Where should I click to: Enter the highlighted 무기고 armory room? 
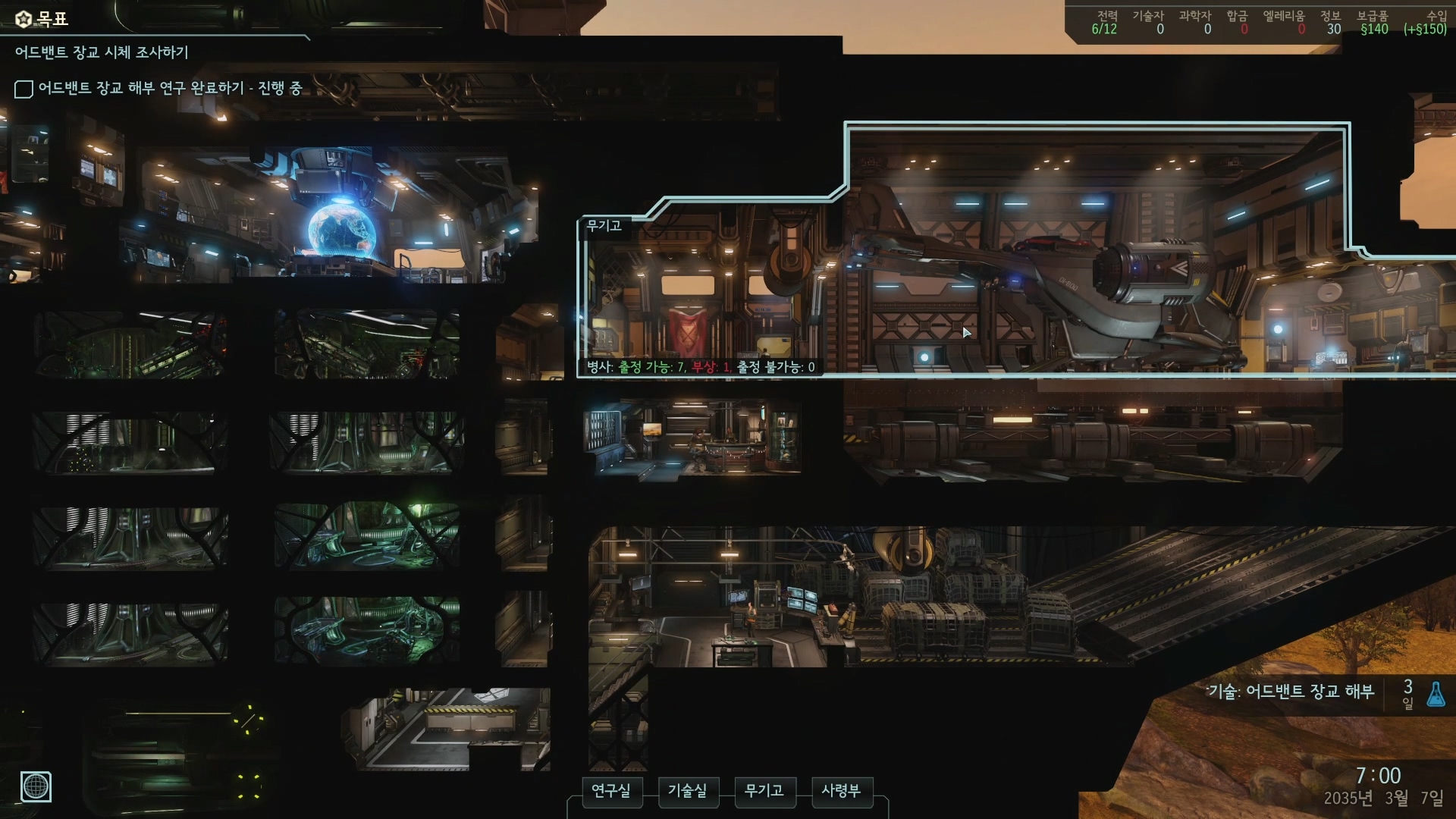[986, 288]
